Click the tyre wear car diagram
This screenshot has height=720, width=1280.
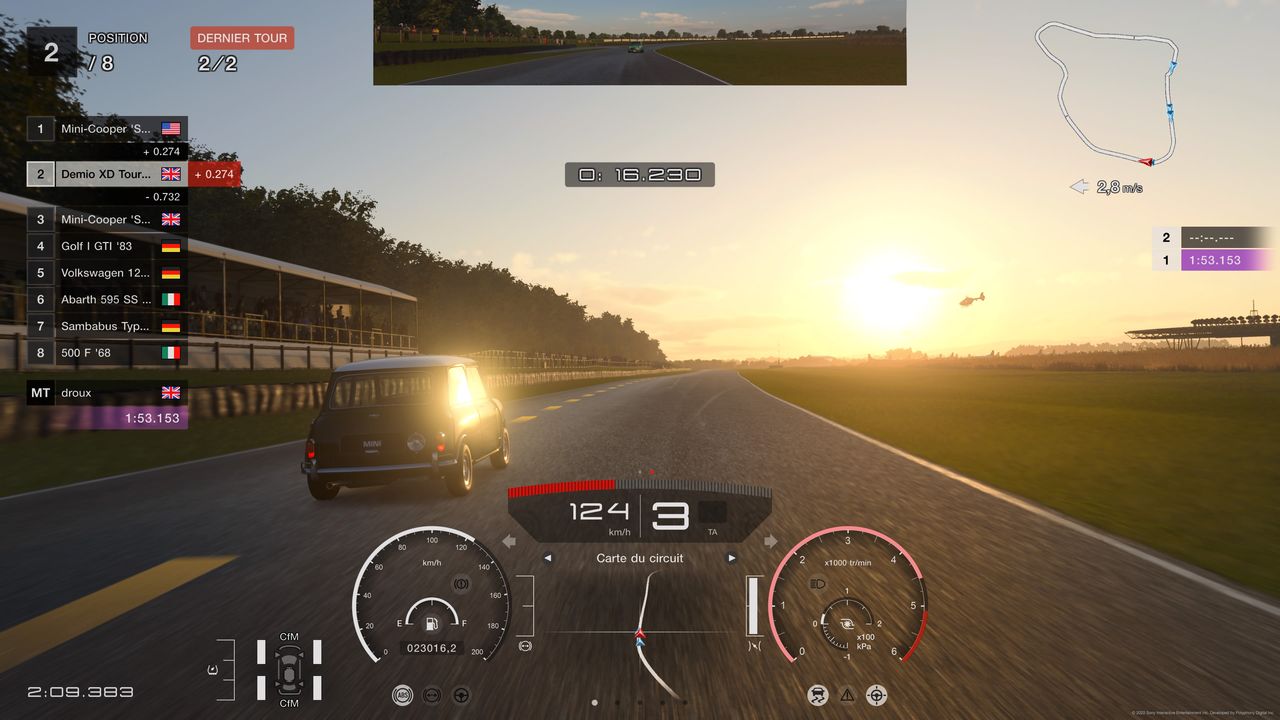tap(289, 670)
